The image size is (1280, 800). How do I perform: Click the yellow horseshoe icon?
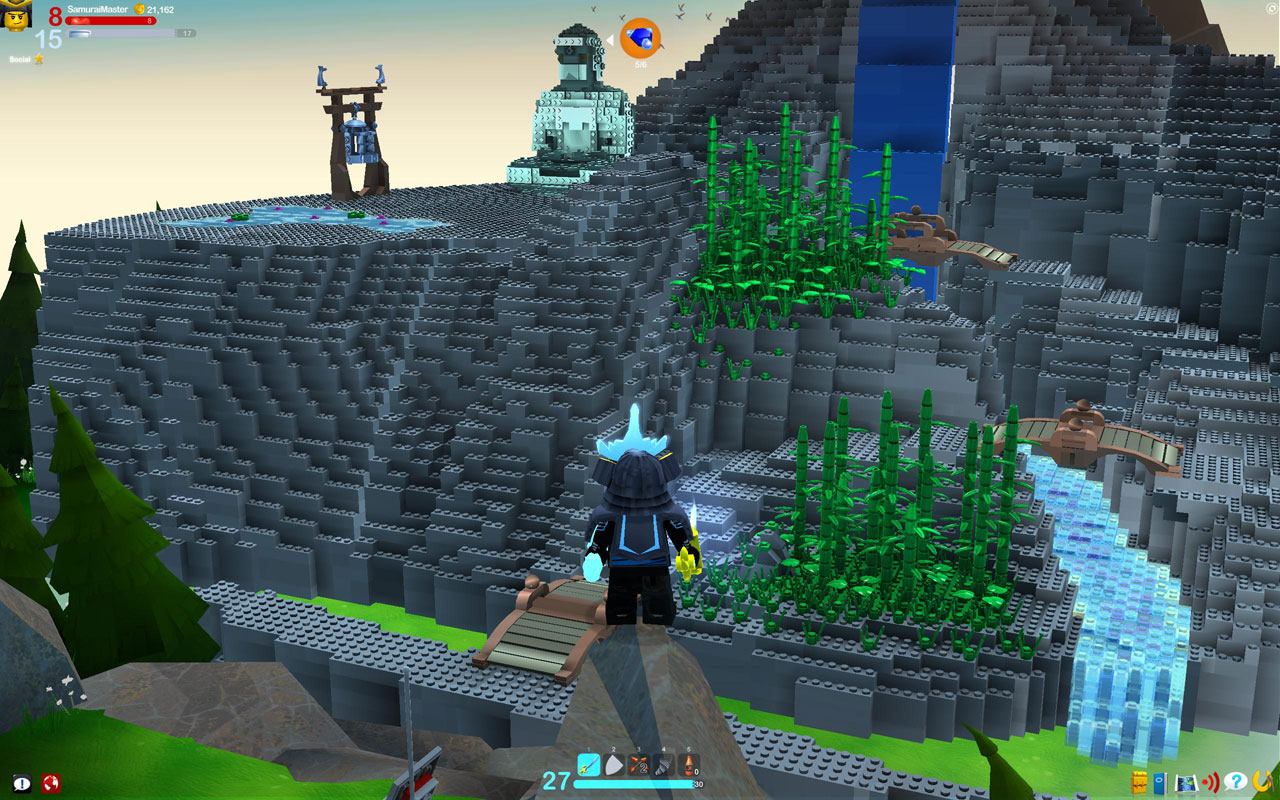1262,780
